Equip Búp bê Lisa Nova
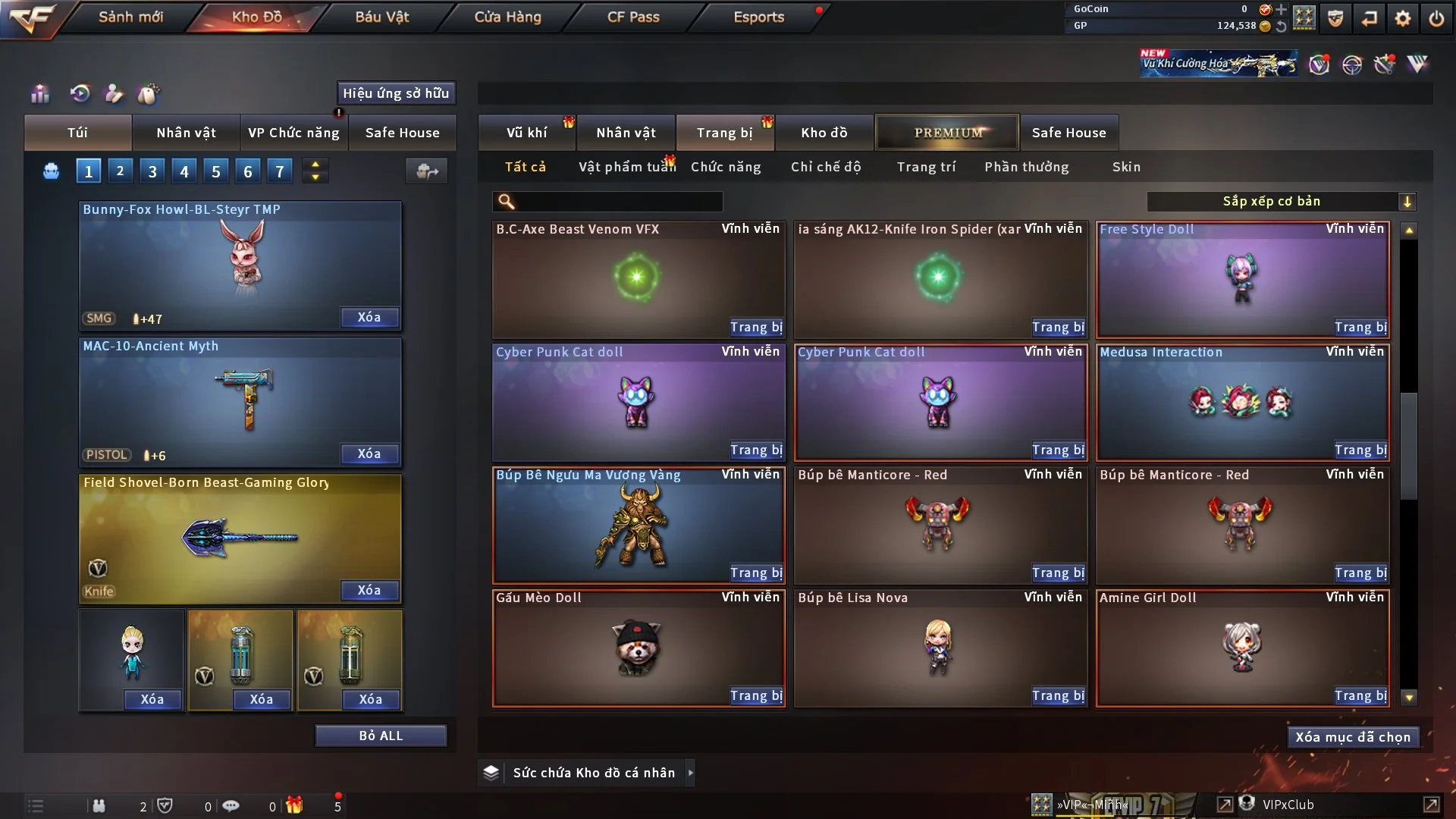The height and width of the screenshot is (819, 1456). [x=1058, y=696]
